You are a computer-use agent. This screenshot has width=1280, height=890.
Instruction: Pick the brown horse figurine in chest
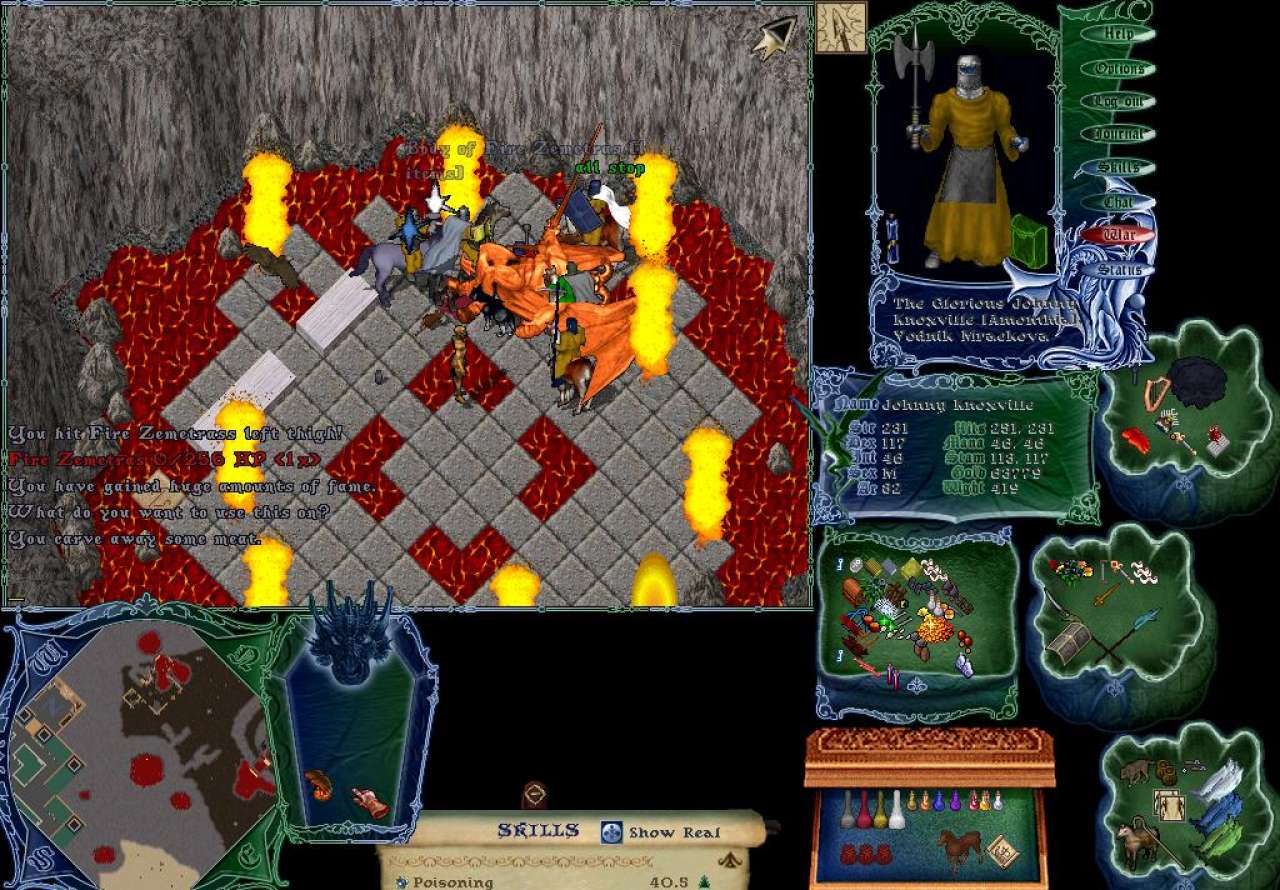[960, 848]
